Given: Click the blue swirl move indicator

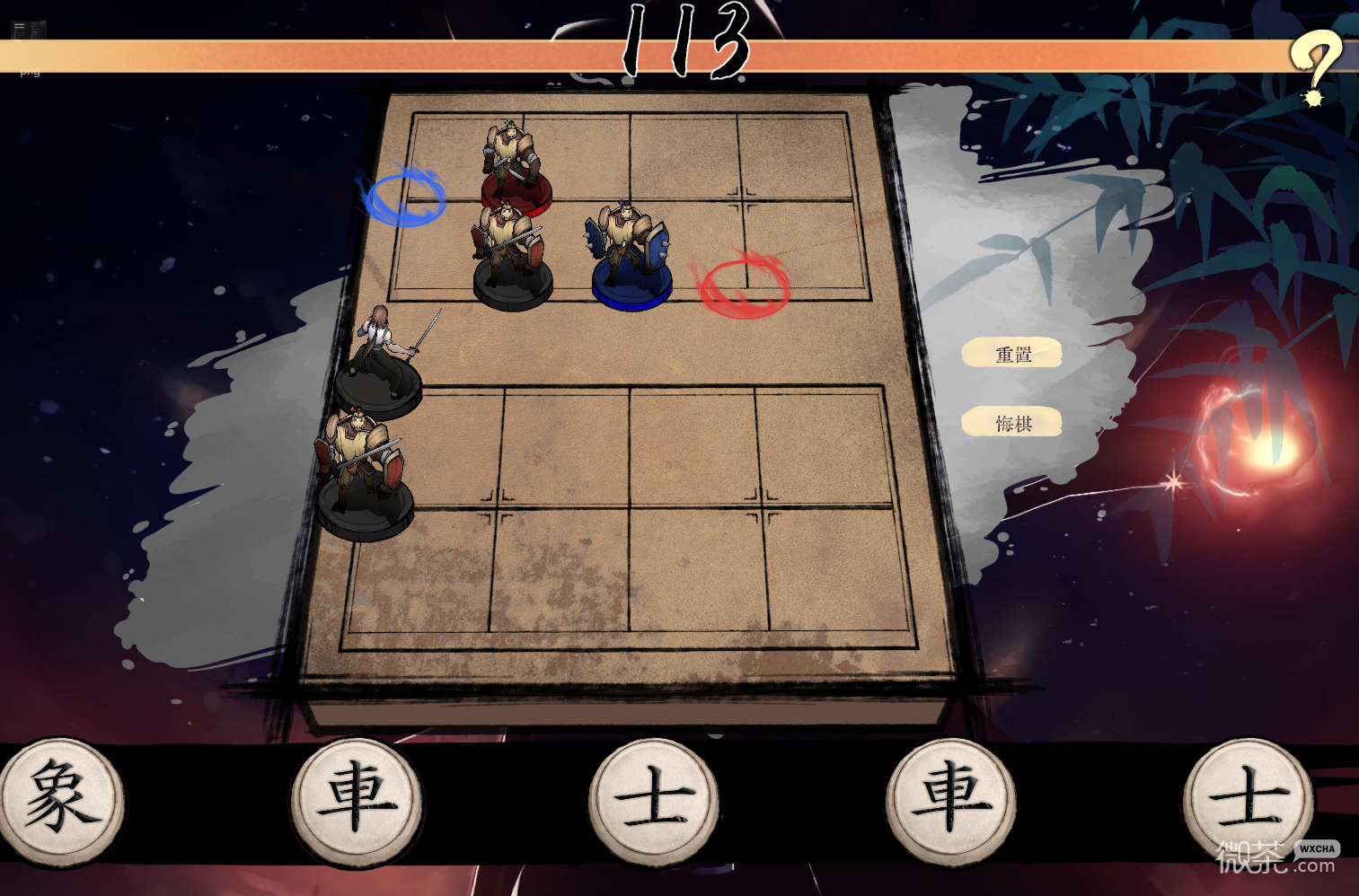Looking at the screenshot, I should click(x=405, y=198).
